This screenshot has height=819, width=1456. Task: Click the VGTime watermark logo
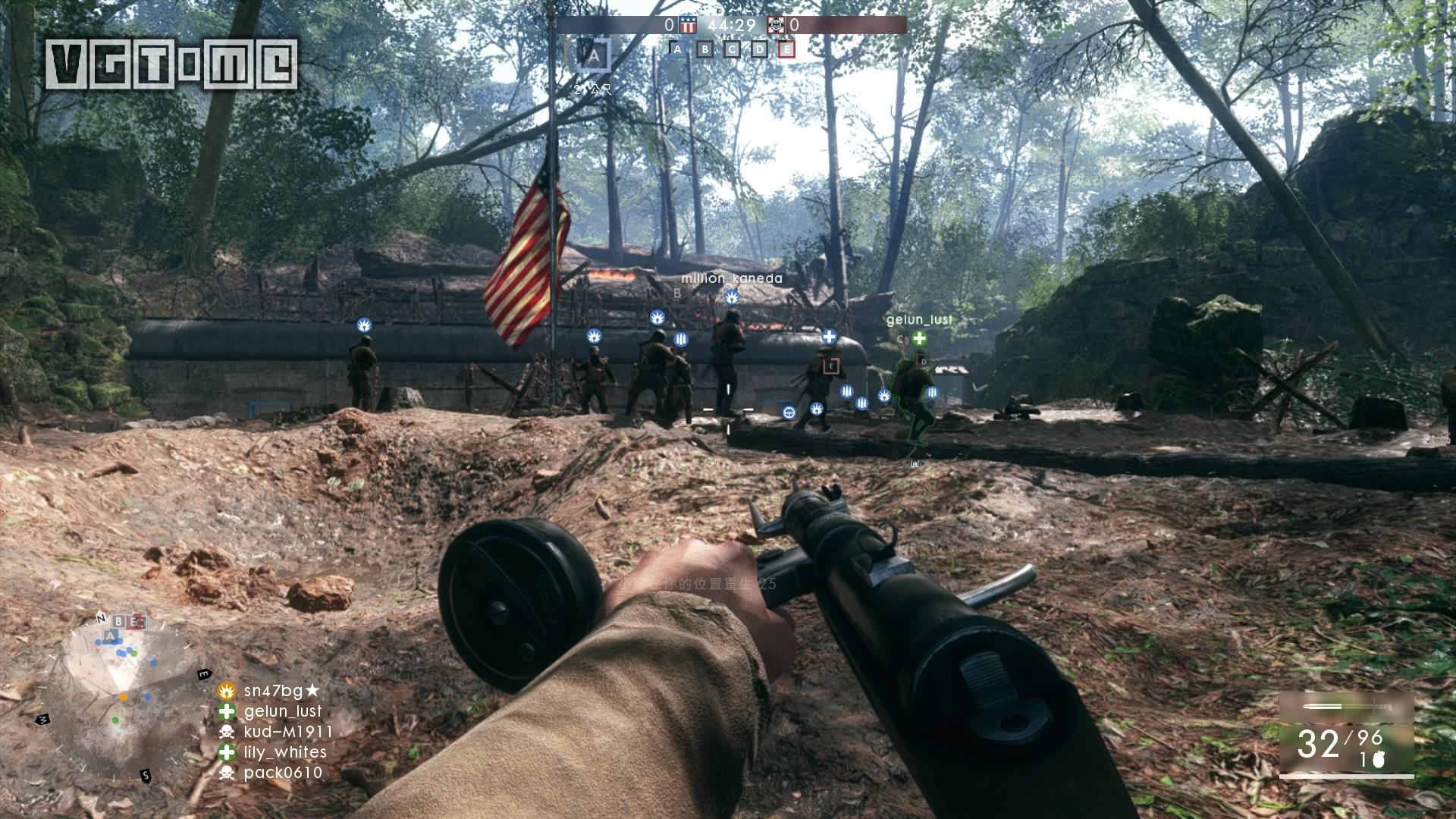click(171, 64)
